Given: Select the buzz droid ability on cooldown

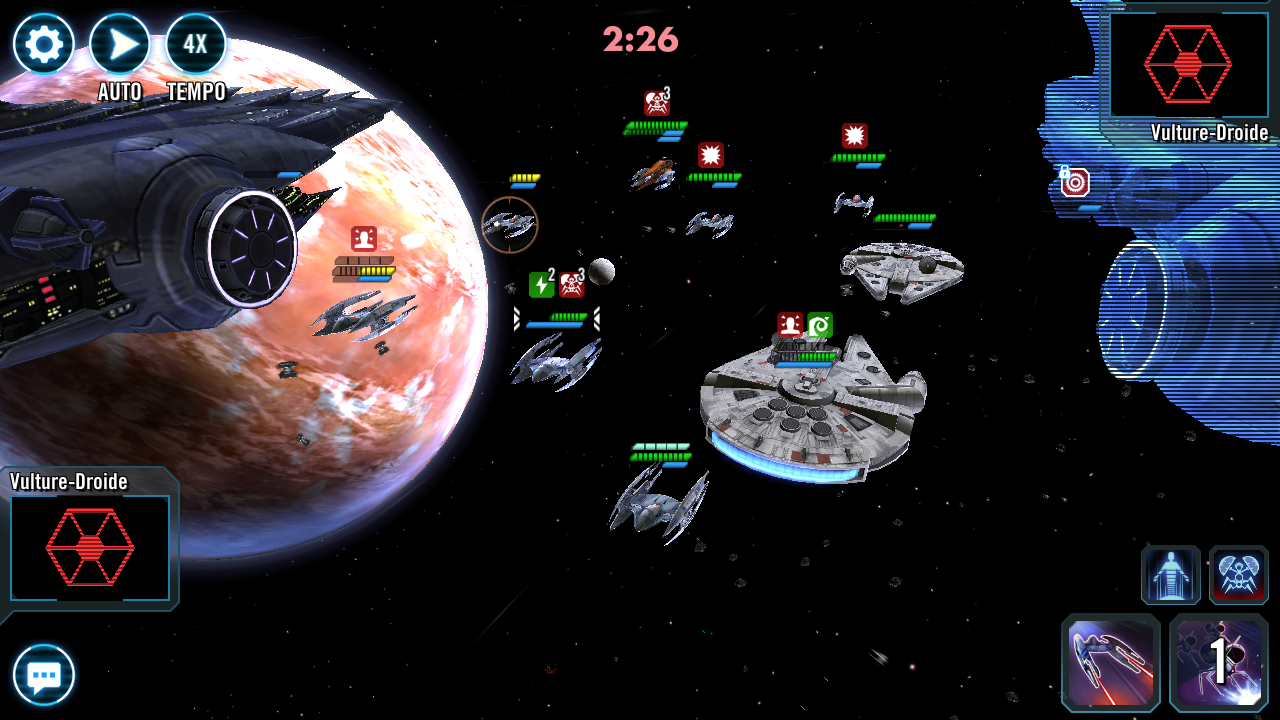Looking at the screenshot, I should tap(1219, 663).
